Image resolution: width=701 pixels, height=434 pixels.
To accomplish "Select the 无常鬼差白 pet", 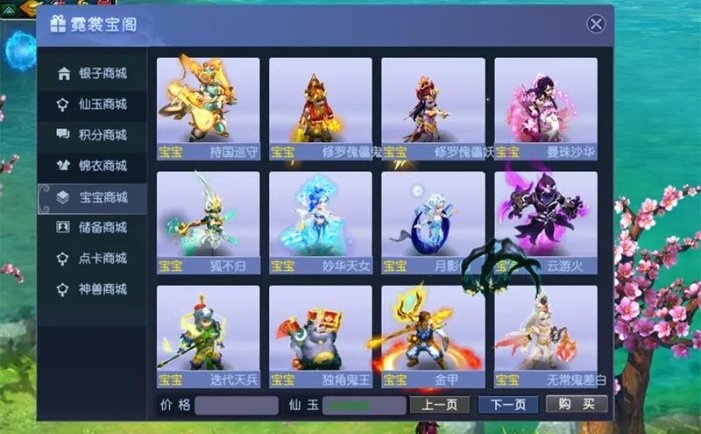I will click(x=545, y=335).
